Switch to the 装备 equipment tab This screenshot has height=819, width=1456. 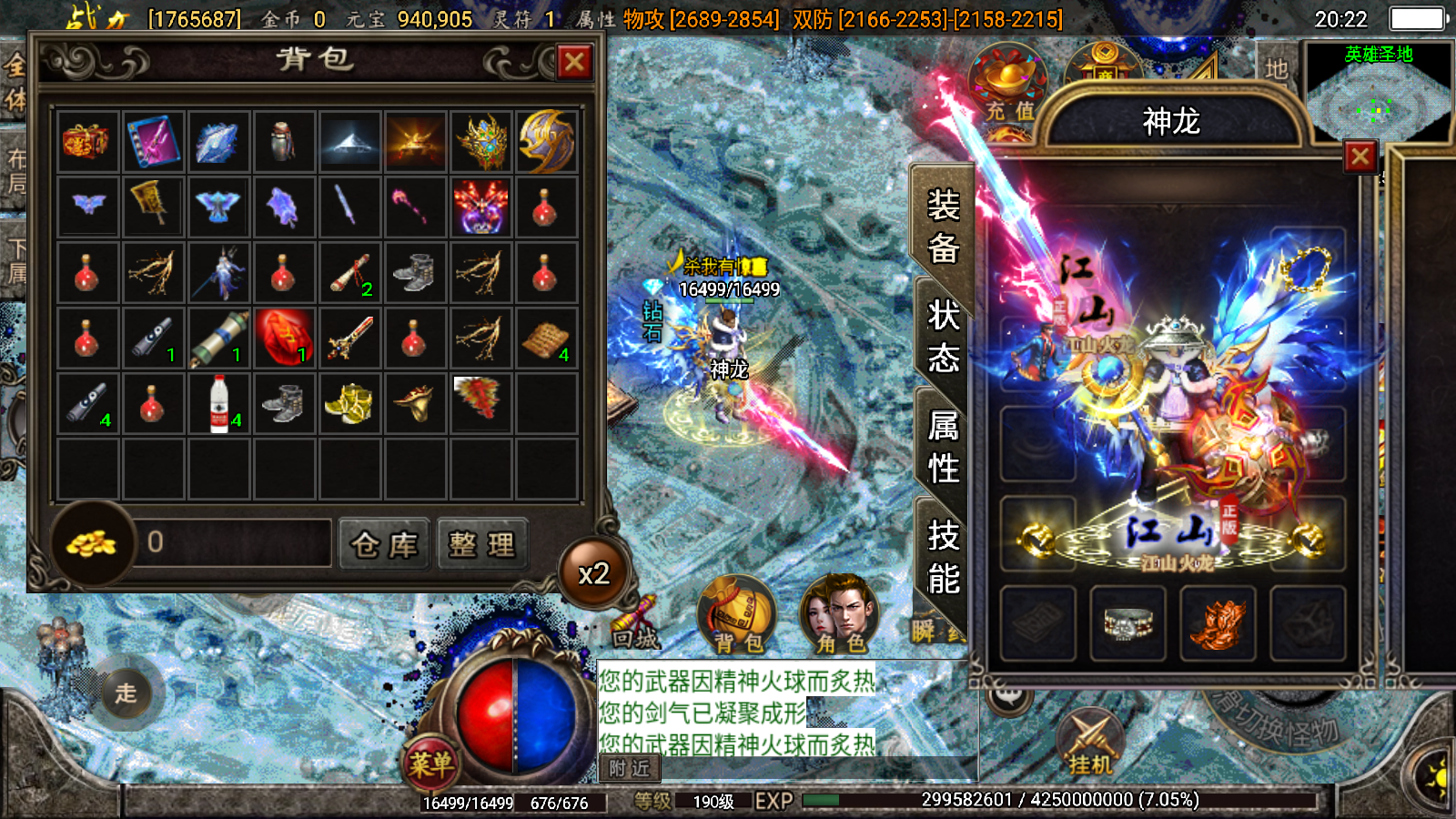943,225
